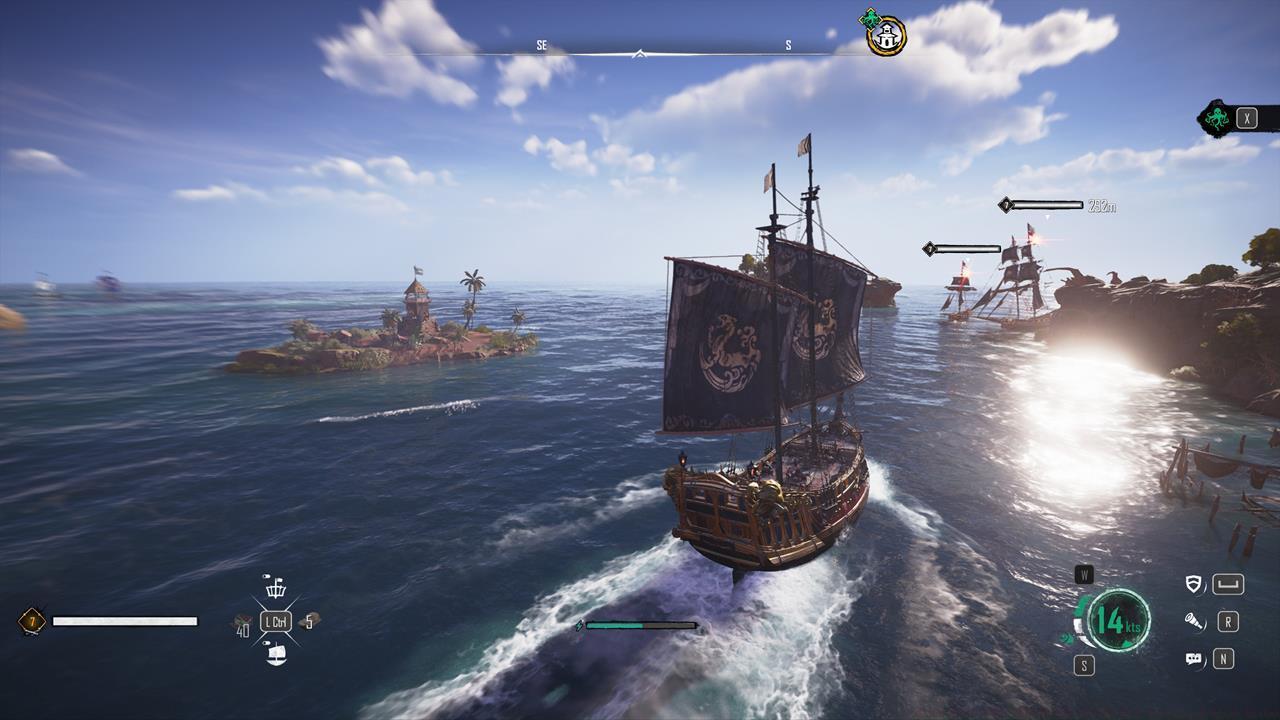Activate the brace shield icon
This screenshot has width=1280, height=720.
(1193, 584)
